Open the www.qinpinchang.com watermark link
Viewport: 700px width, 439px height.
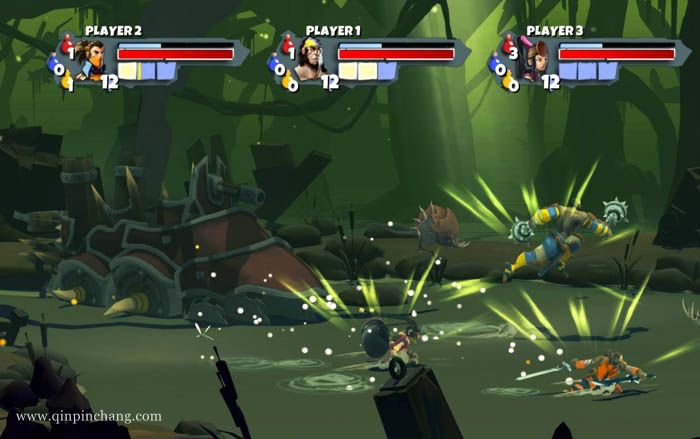click(x=89, y=416)
